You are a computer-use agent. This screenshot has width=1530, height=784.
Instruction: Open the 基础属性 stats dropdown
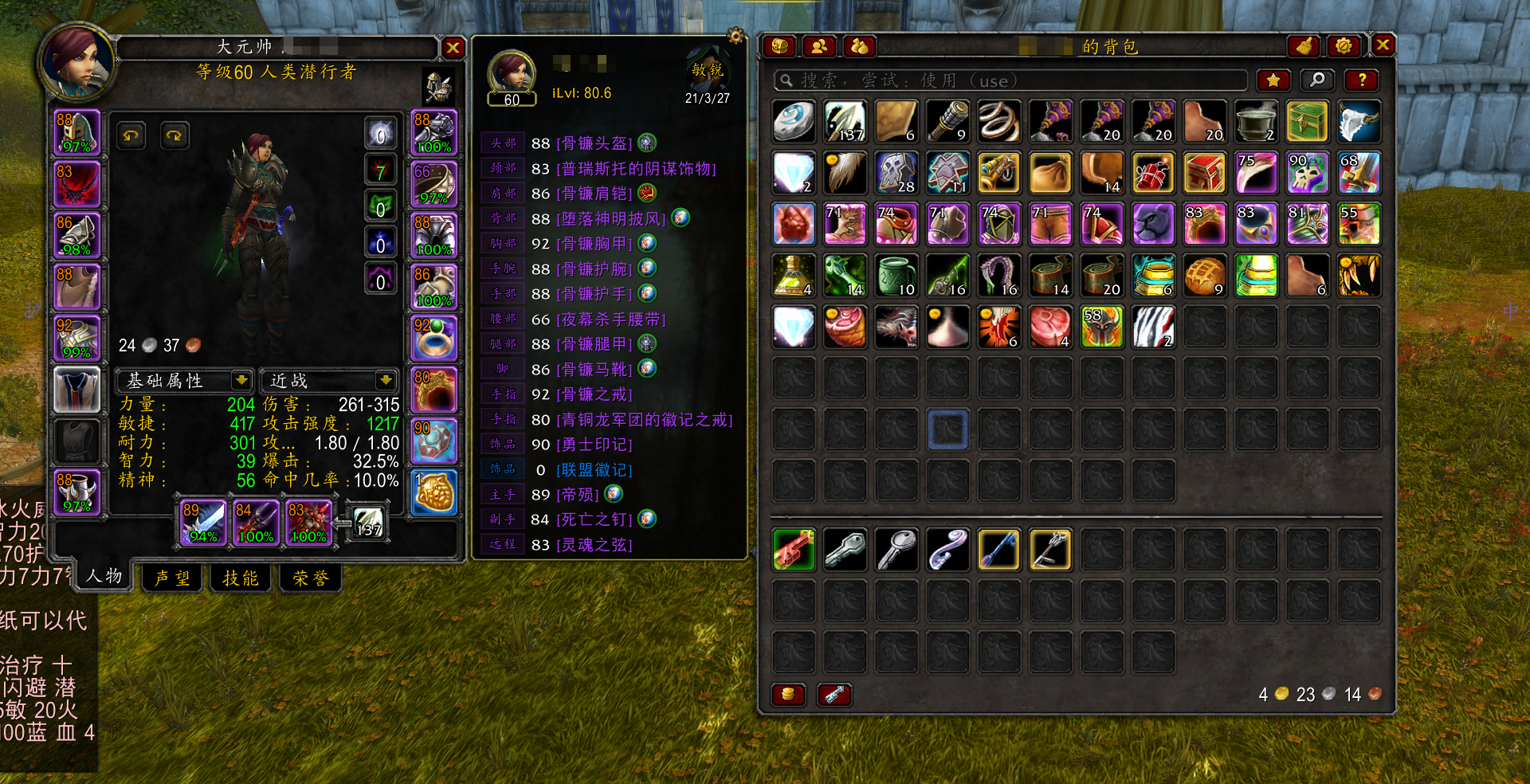pos(241,380)
